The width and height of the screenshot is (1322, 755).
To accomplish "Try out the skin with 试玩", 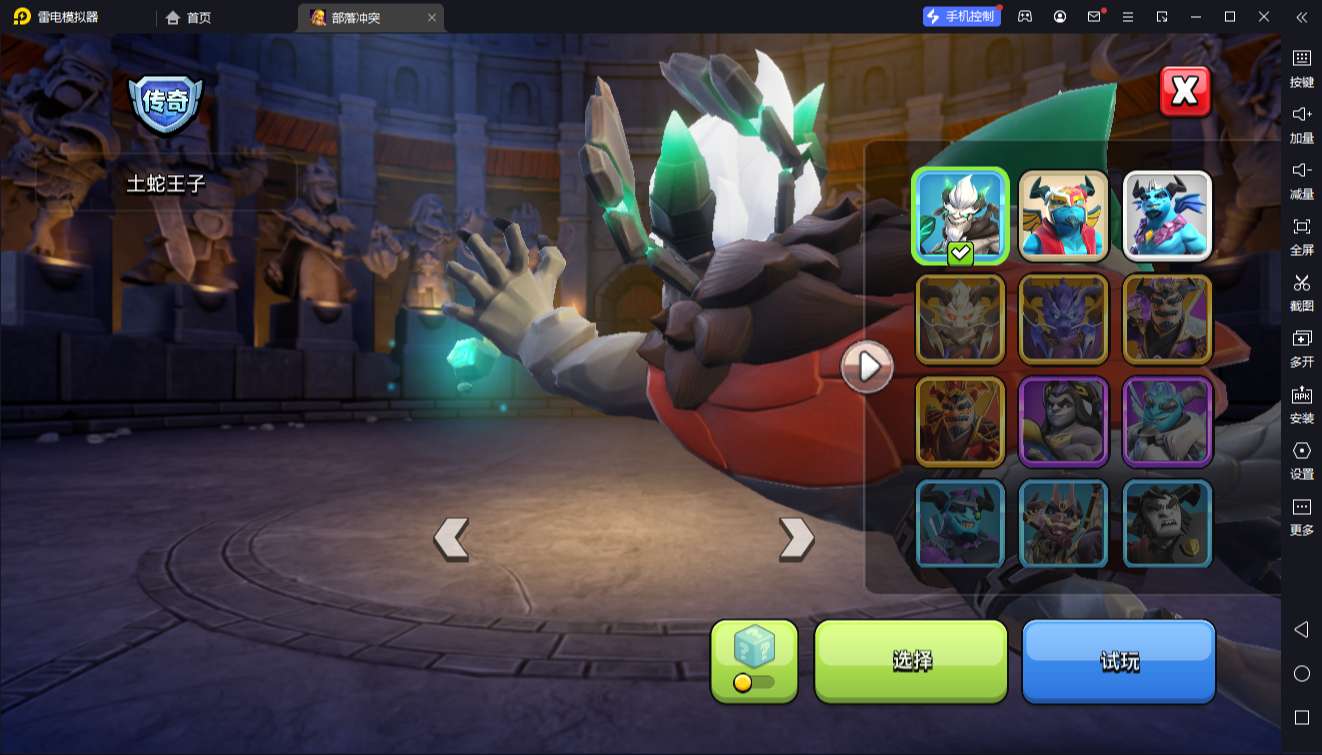I will pyautogui.click(x=1118, y=661).
